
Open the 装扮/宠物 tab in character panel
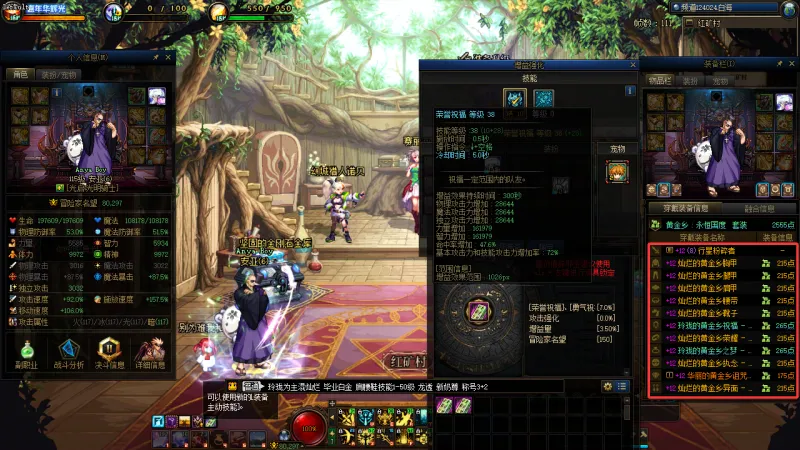[x=58, y=74]
